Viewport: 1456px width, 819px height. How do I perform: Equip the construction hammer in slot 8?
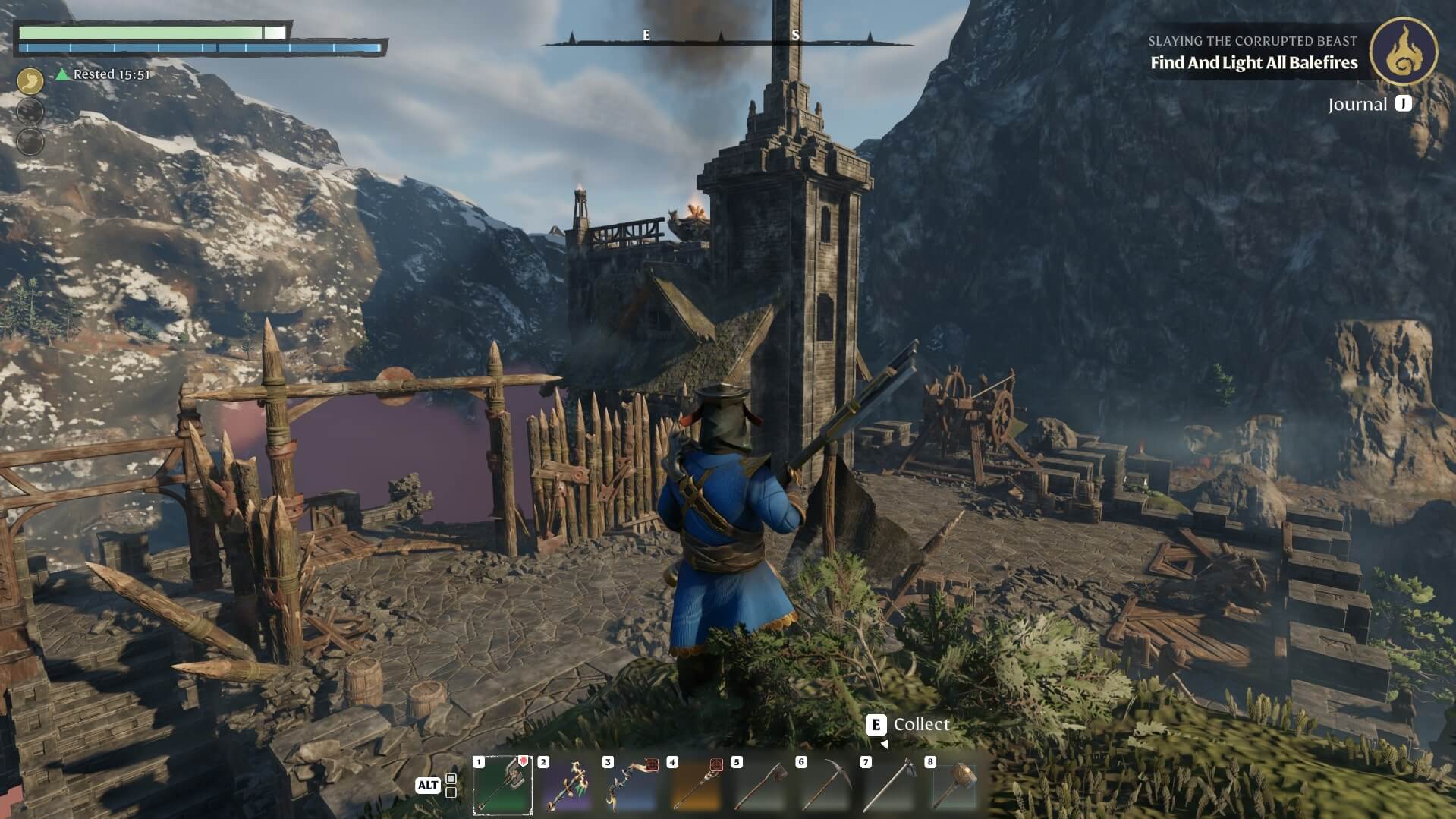tap(954, 786)
